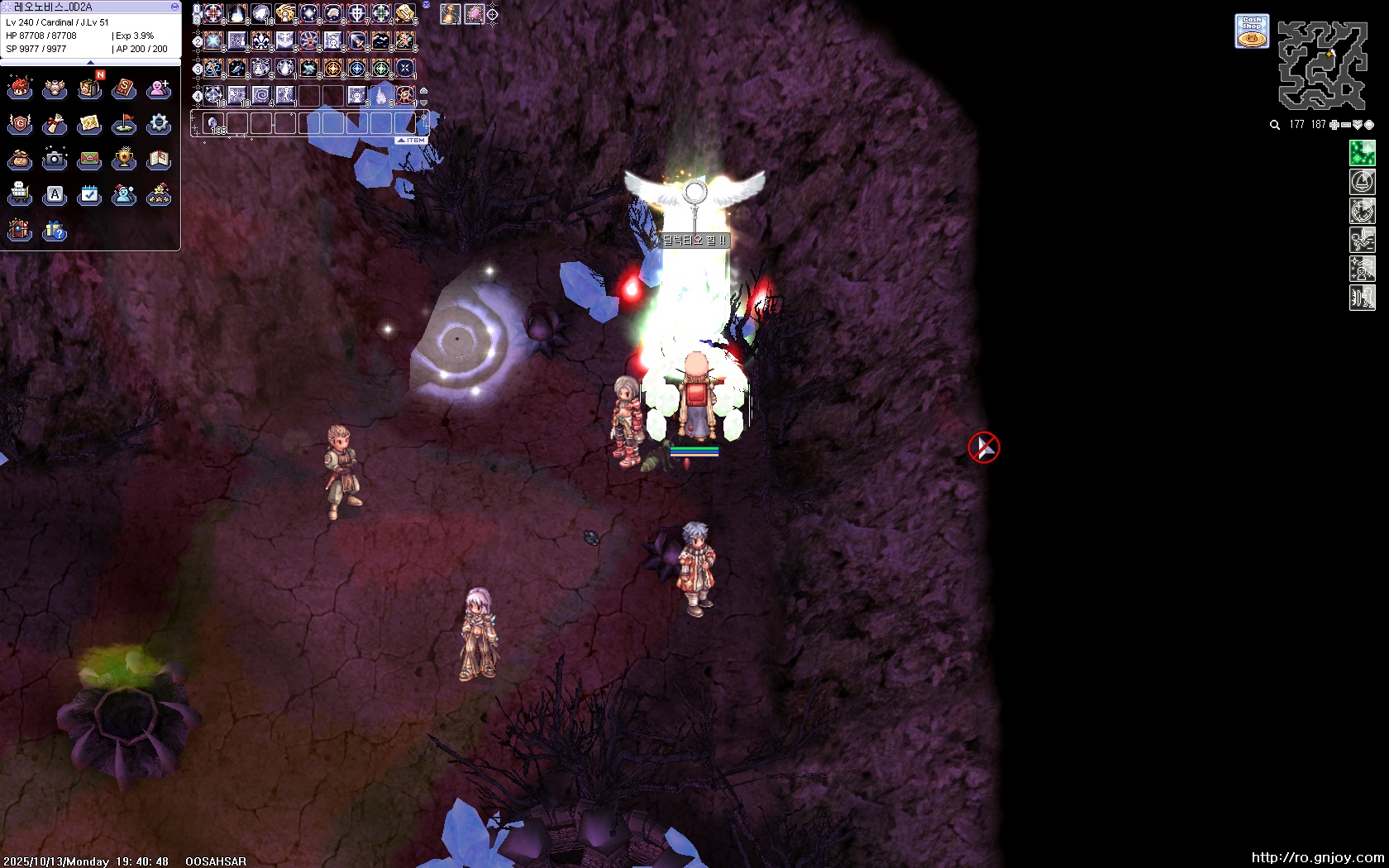Open the settings gear menu
This screenshot has width=1389, height=868.
click(159, 124)
